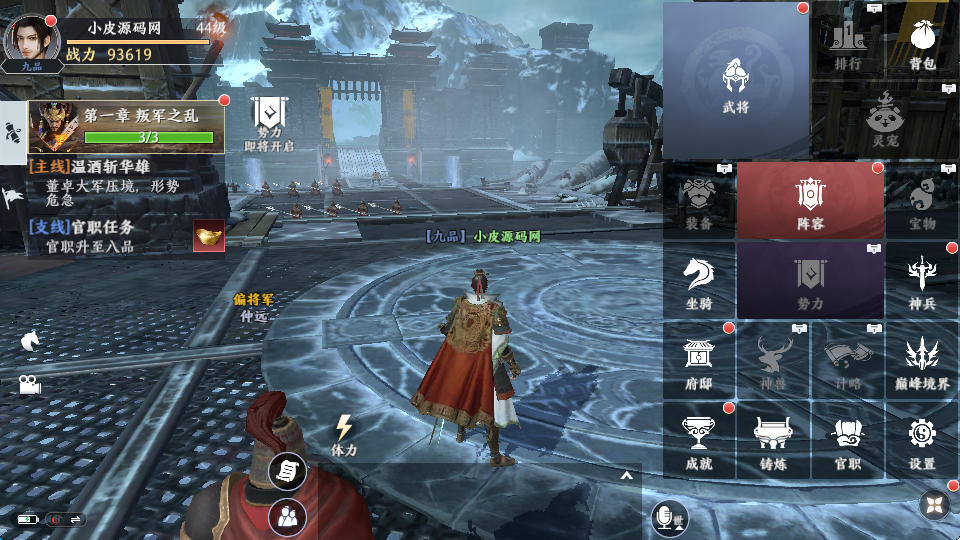Open the 灵宠 spirit pet menu
The height and width of the screenshot is (540, 960).
[x=885, y=118]
